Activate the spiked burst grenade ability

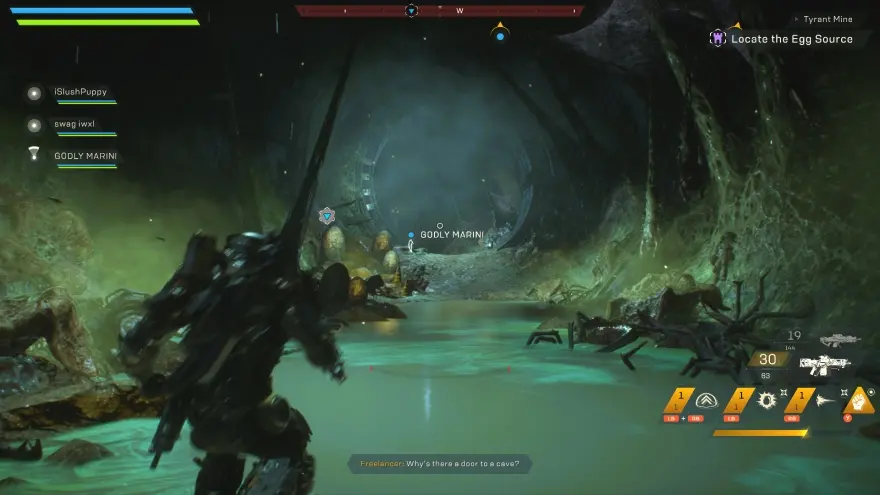pos(767,400)
